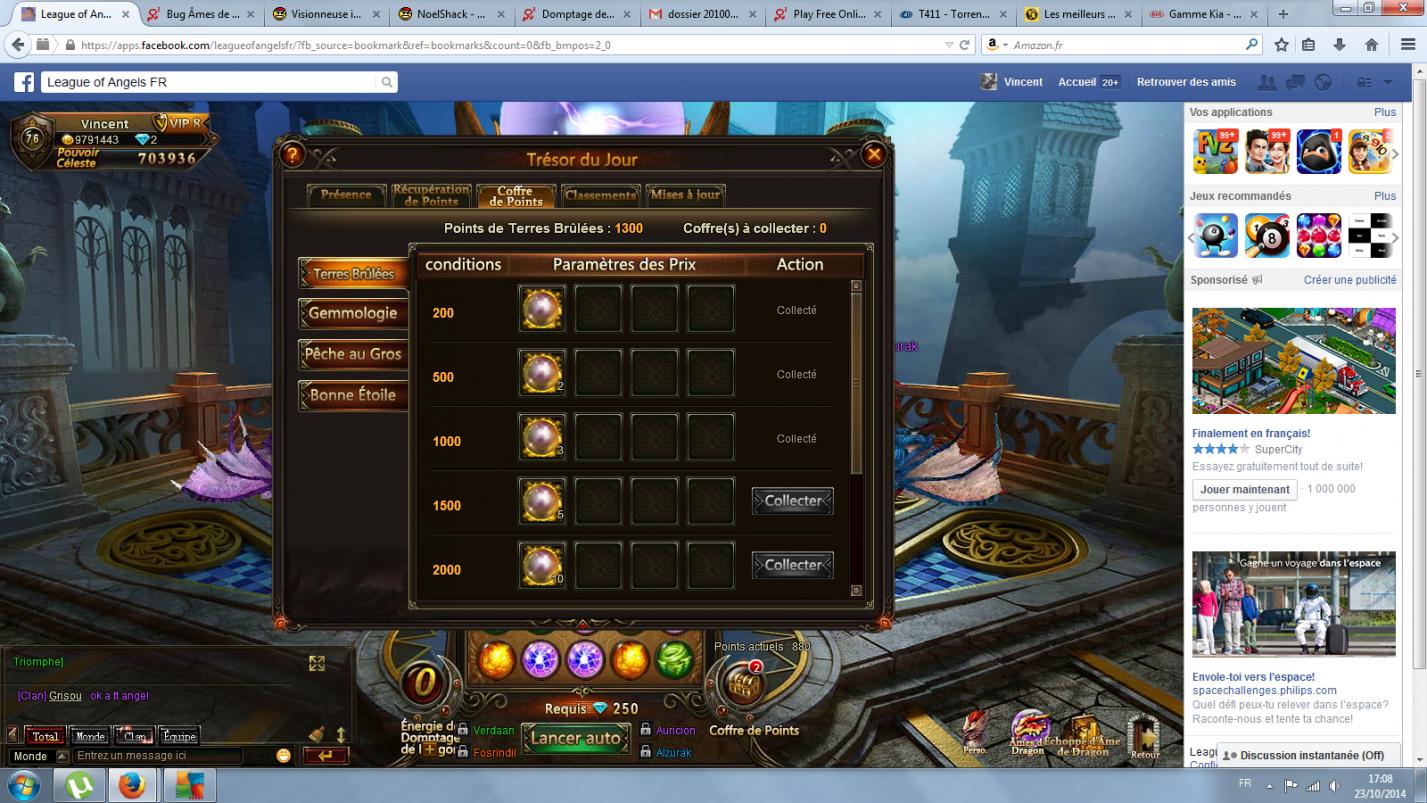Open the Âmes de Dragon menu
This screenshot has width=1427, height=803.
[1028, 731]
